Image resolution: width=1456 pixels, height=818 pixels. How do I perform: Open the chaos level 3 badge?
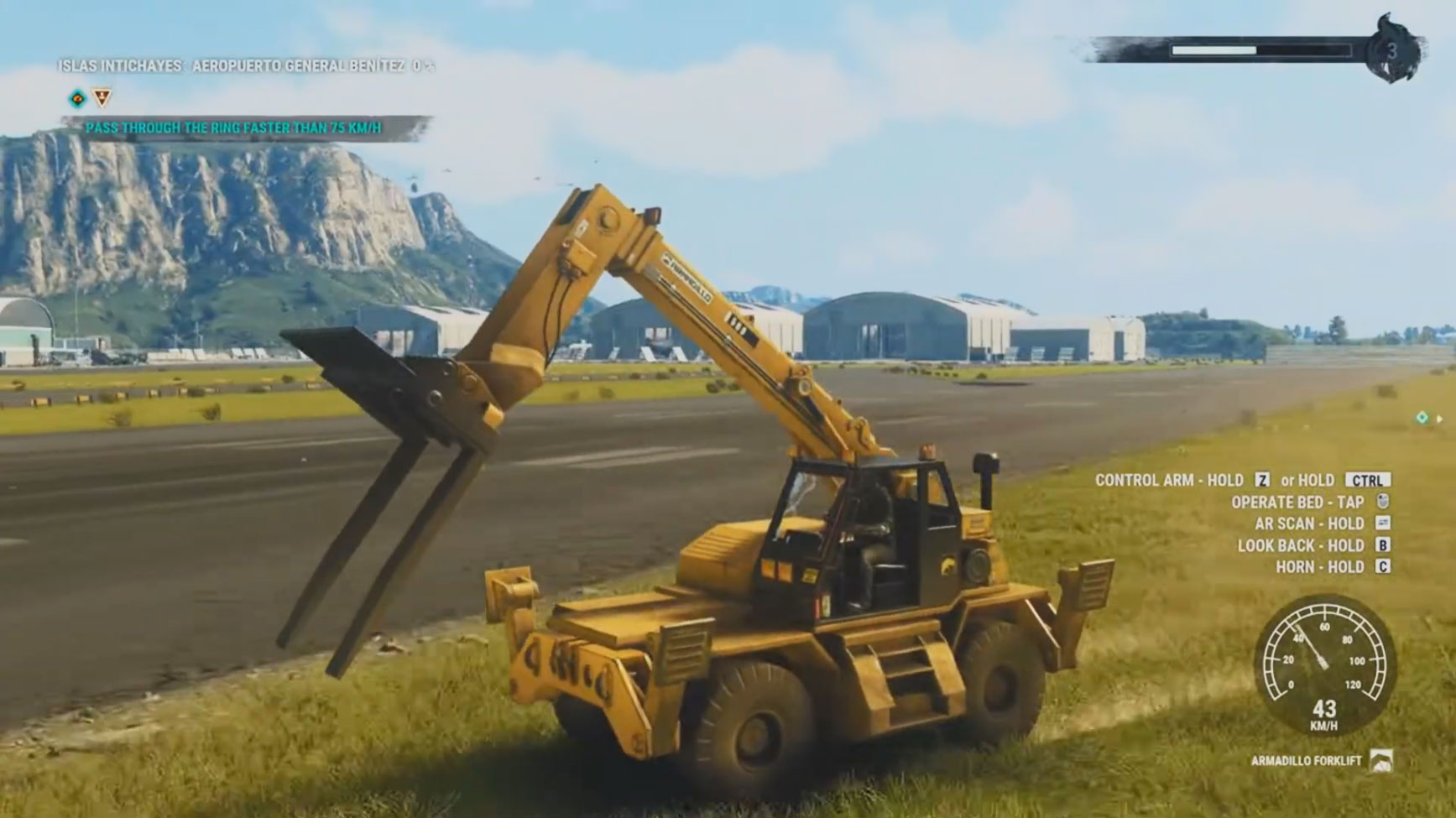[x=1391, y=51]
